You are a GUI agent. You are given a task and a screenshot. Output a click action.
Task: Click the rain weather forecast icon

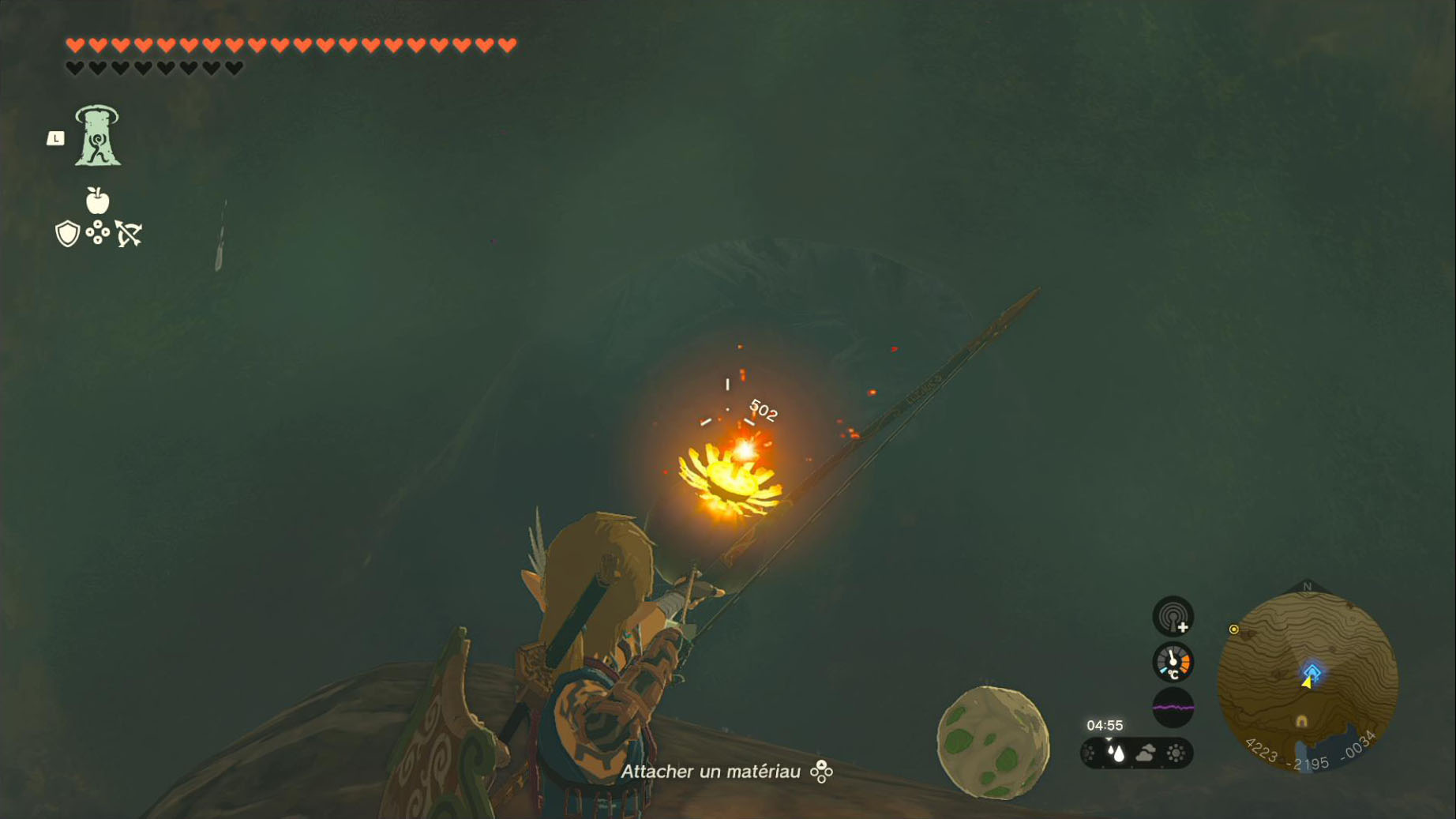(x=1116, y=753)
